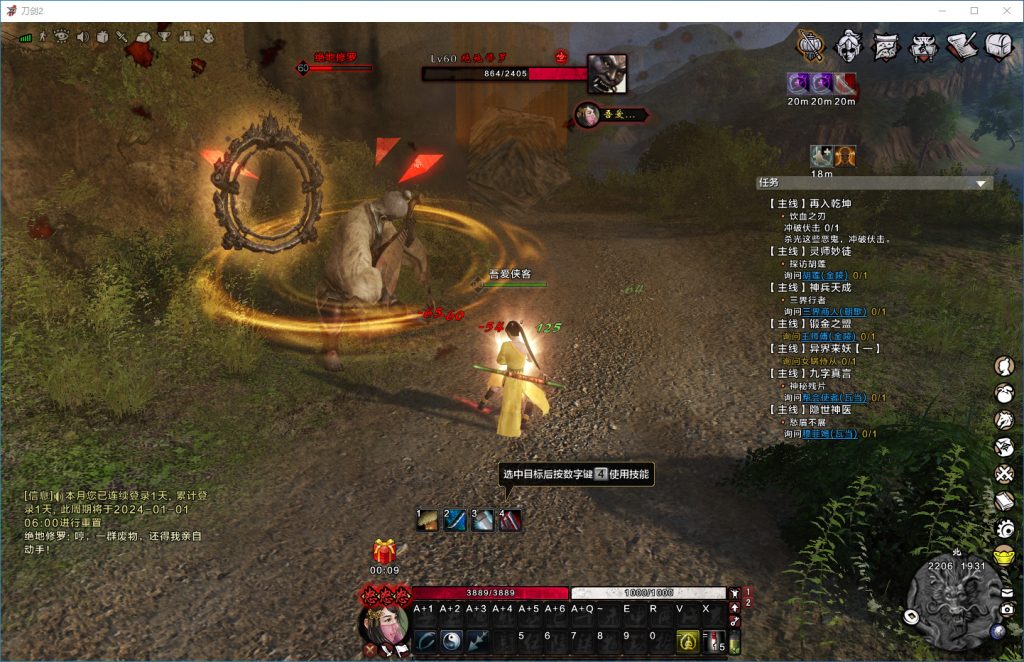Follow the 穆菲嫣(五当) quest link

pyautogui.click(x=830, y=434)
